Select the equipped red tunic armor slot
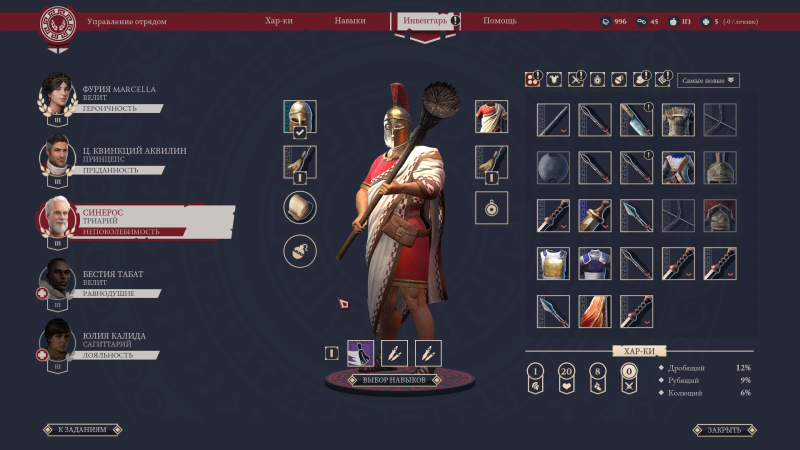This screenshot has width=800, height=450. coord(491,117)
